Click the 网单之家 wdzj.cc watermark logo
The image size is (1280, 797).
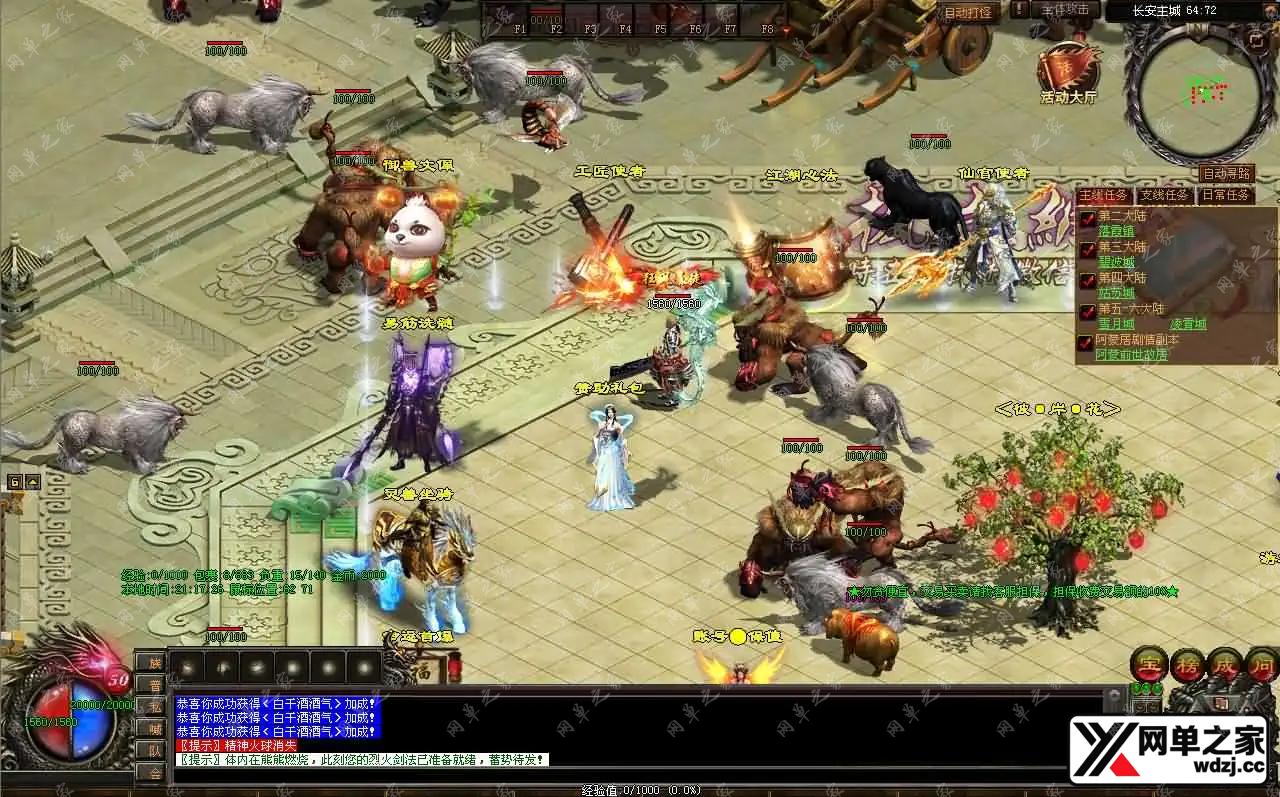pyautogui.click(x=1170, y=750)
